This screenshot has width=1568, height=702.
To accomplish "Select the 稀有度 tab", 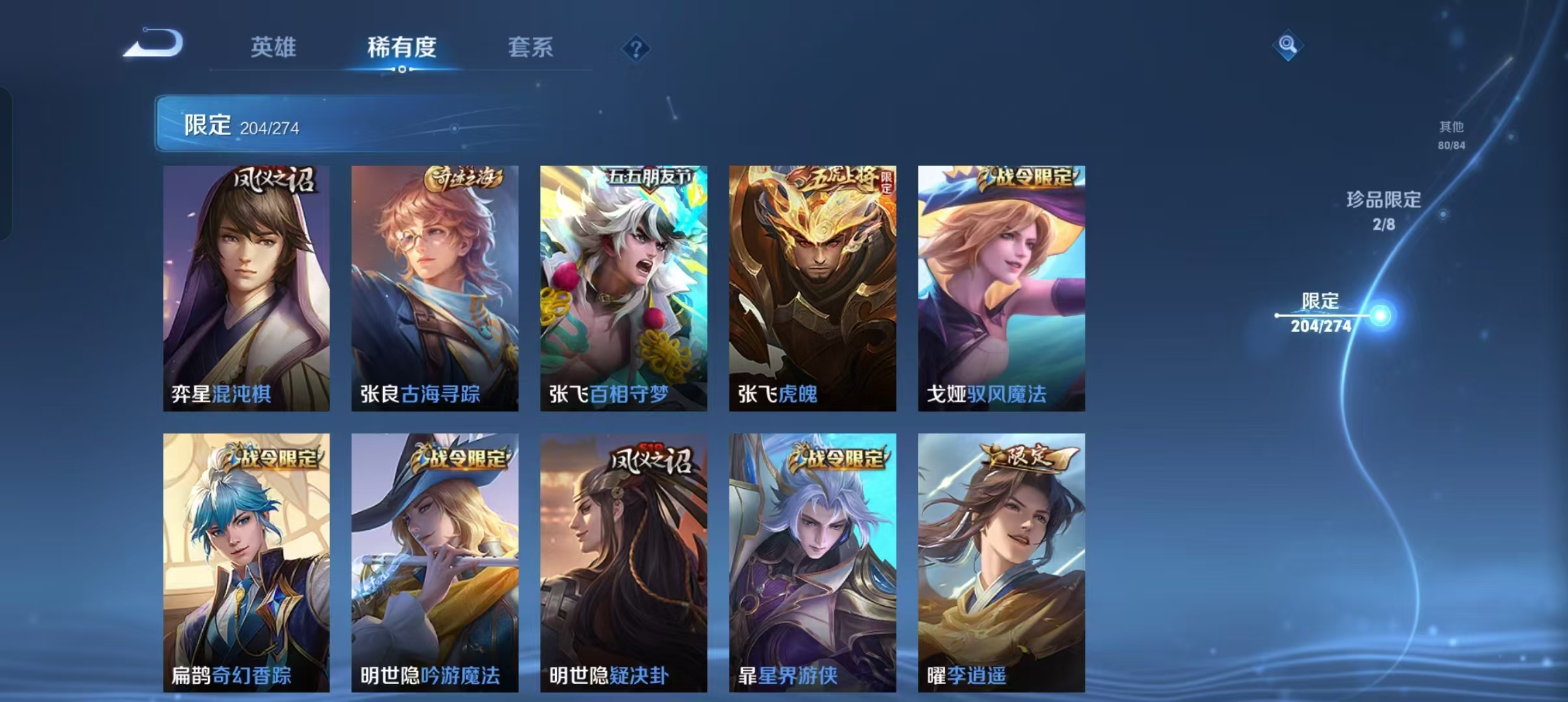I will [401, 47].
